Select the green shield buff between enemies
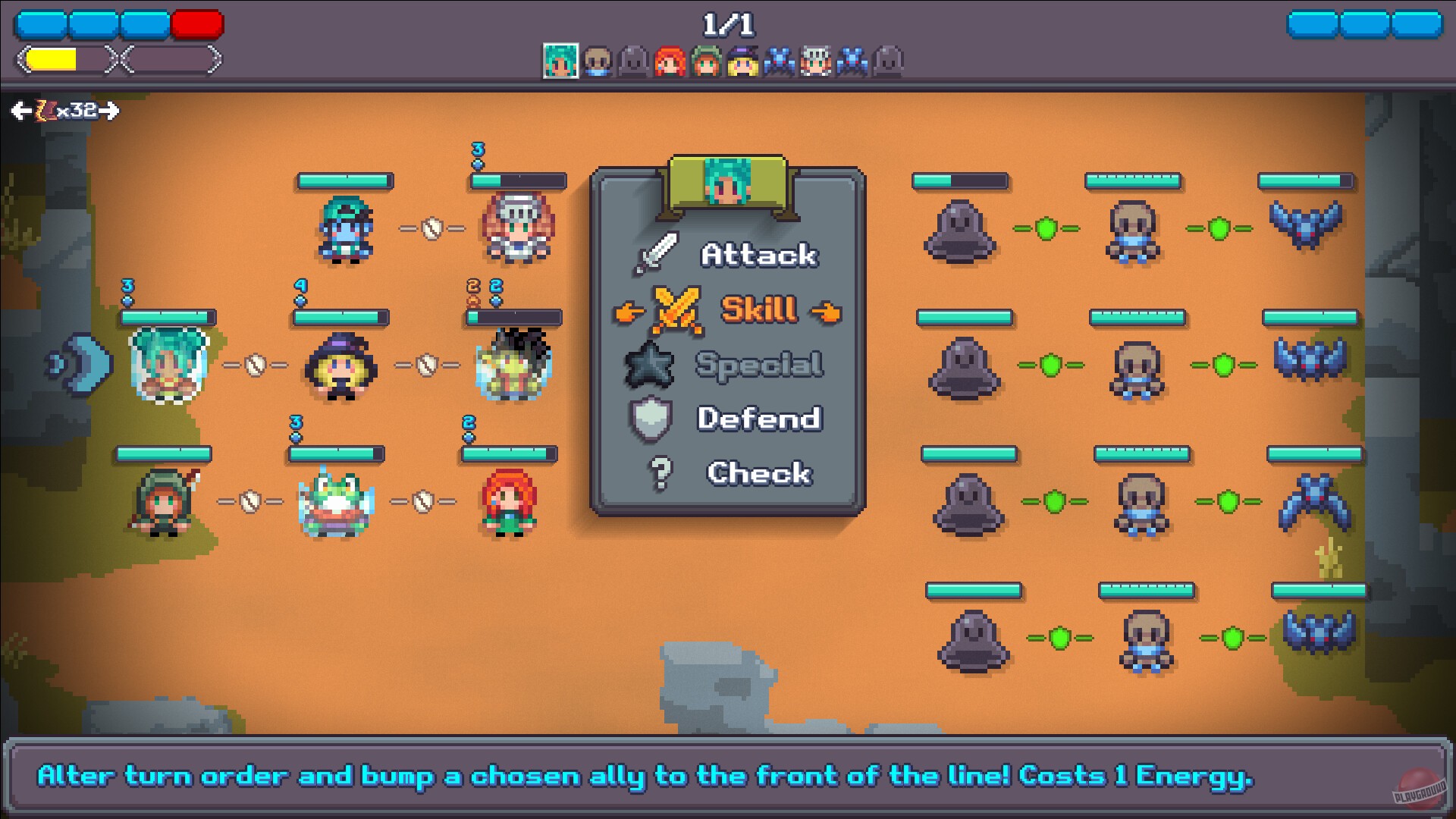The image size is (1456, 819). [1048, 227]
